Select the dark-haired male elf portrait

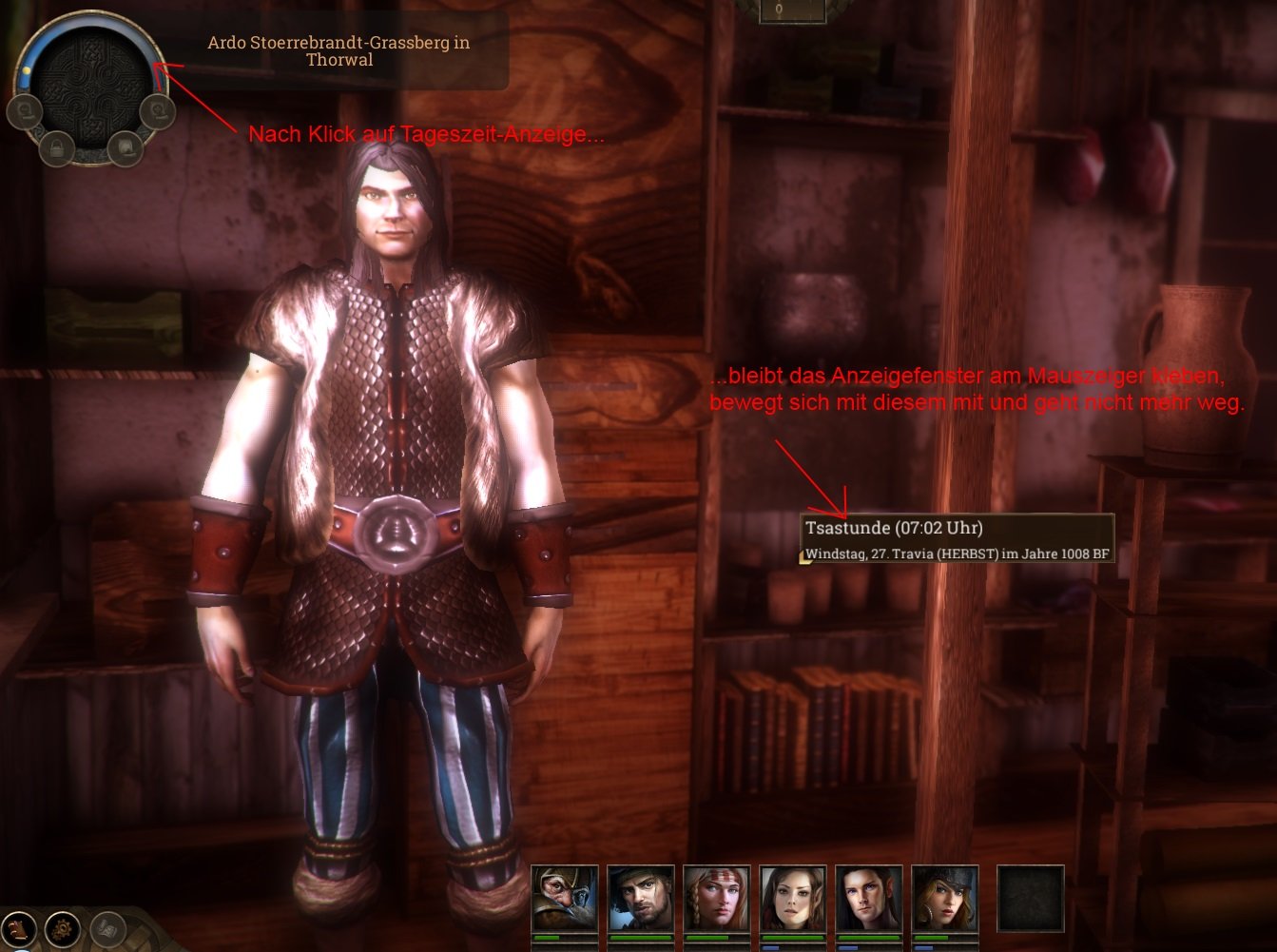869,899
